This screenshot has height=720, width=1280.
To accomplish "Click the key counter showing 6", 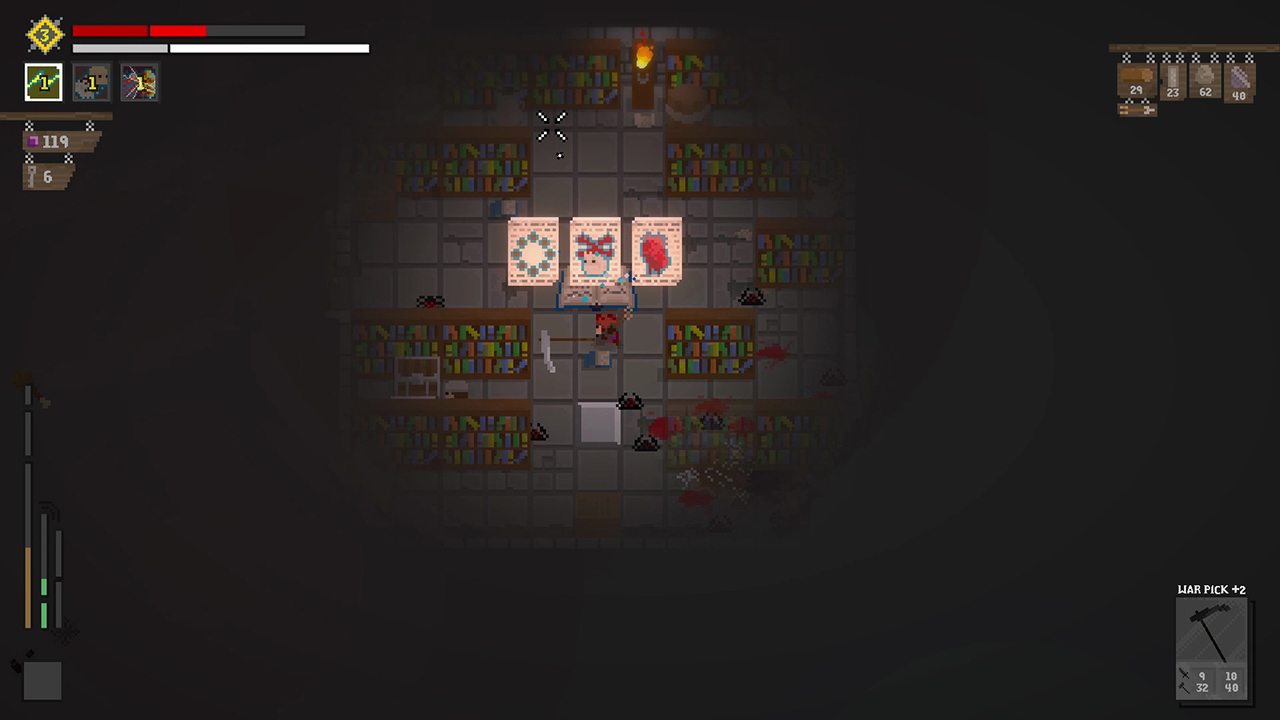I will click(42, 176).
